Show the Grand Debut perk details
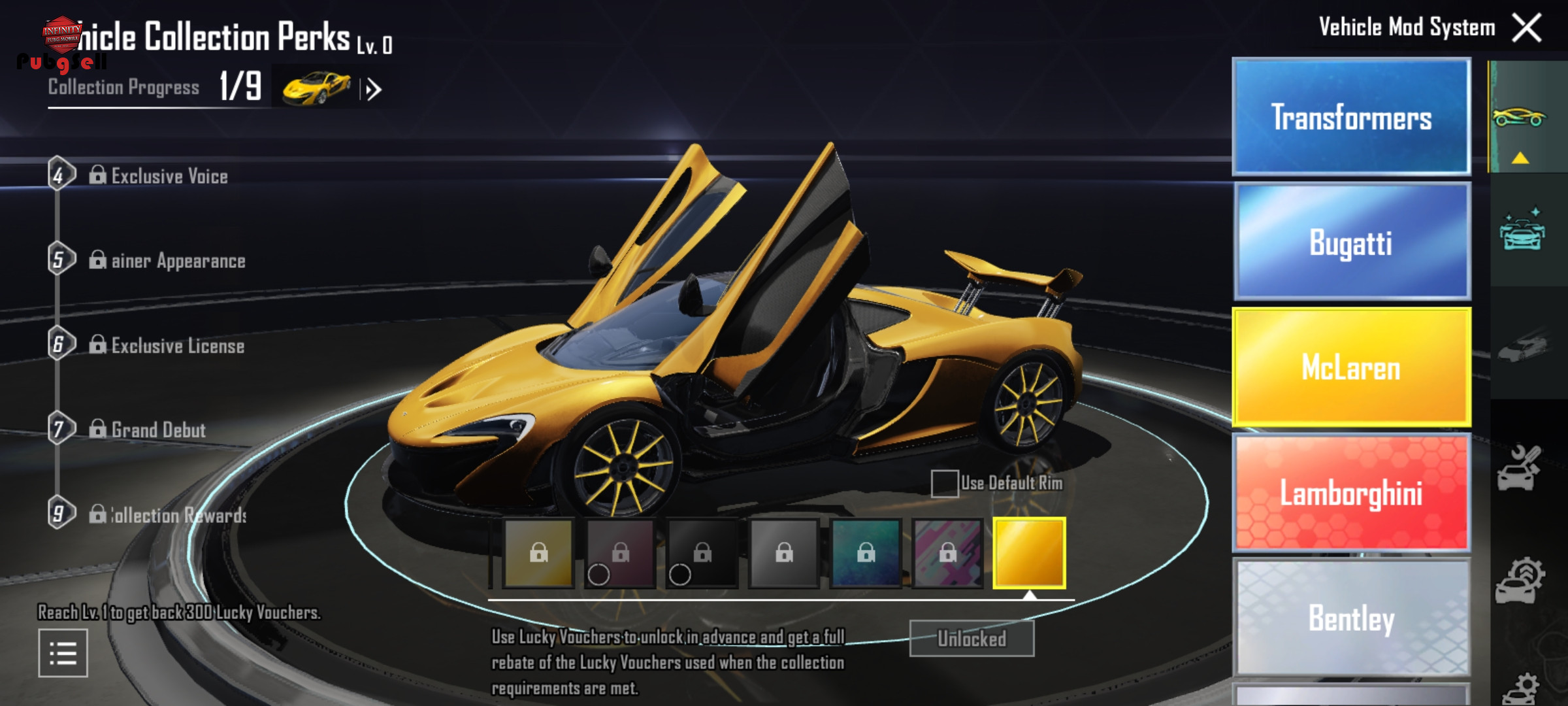Viewport: 1568px width, 706px height. tap(158, 429)
